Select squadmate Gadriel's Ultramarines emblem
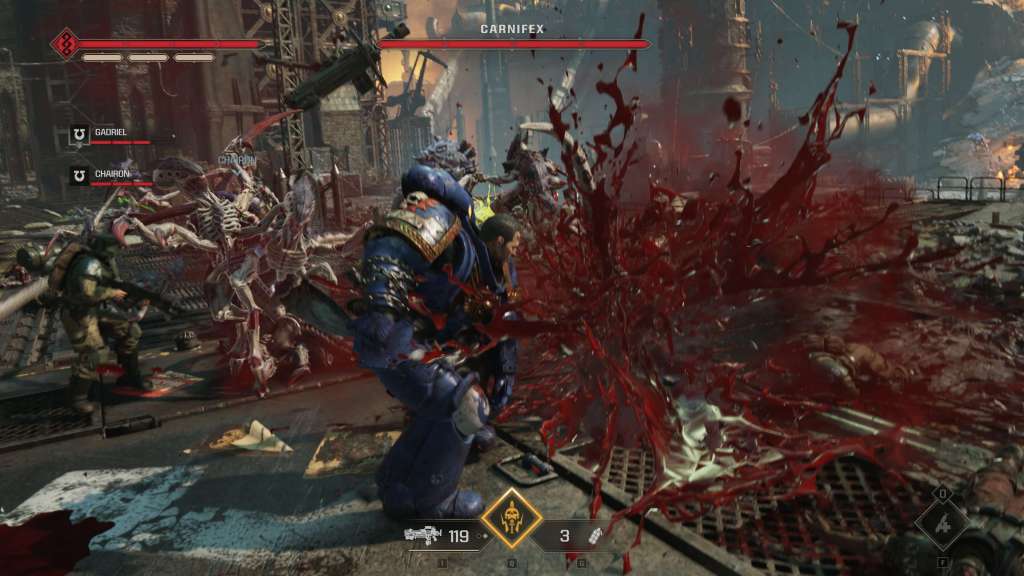This screenshot has width=1024, height=576. pyautogui.click(x=79, y=133)
